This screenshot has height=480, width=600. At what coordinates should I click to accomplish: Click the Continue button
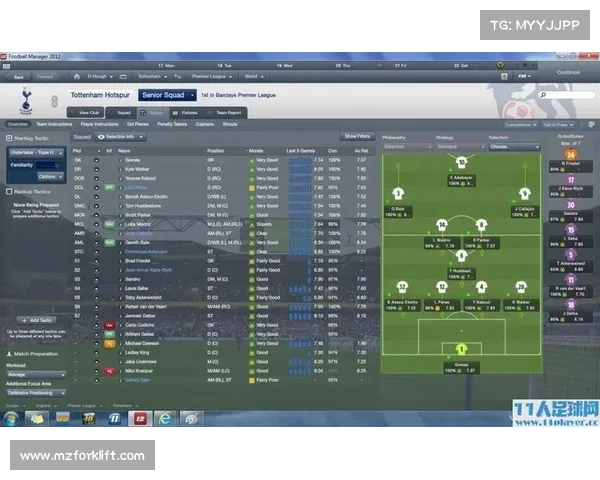point(568,72)
